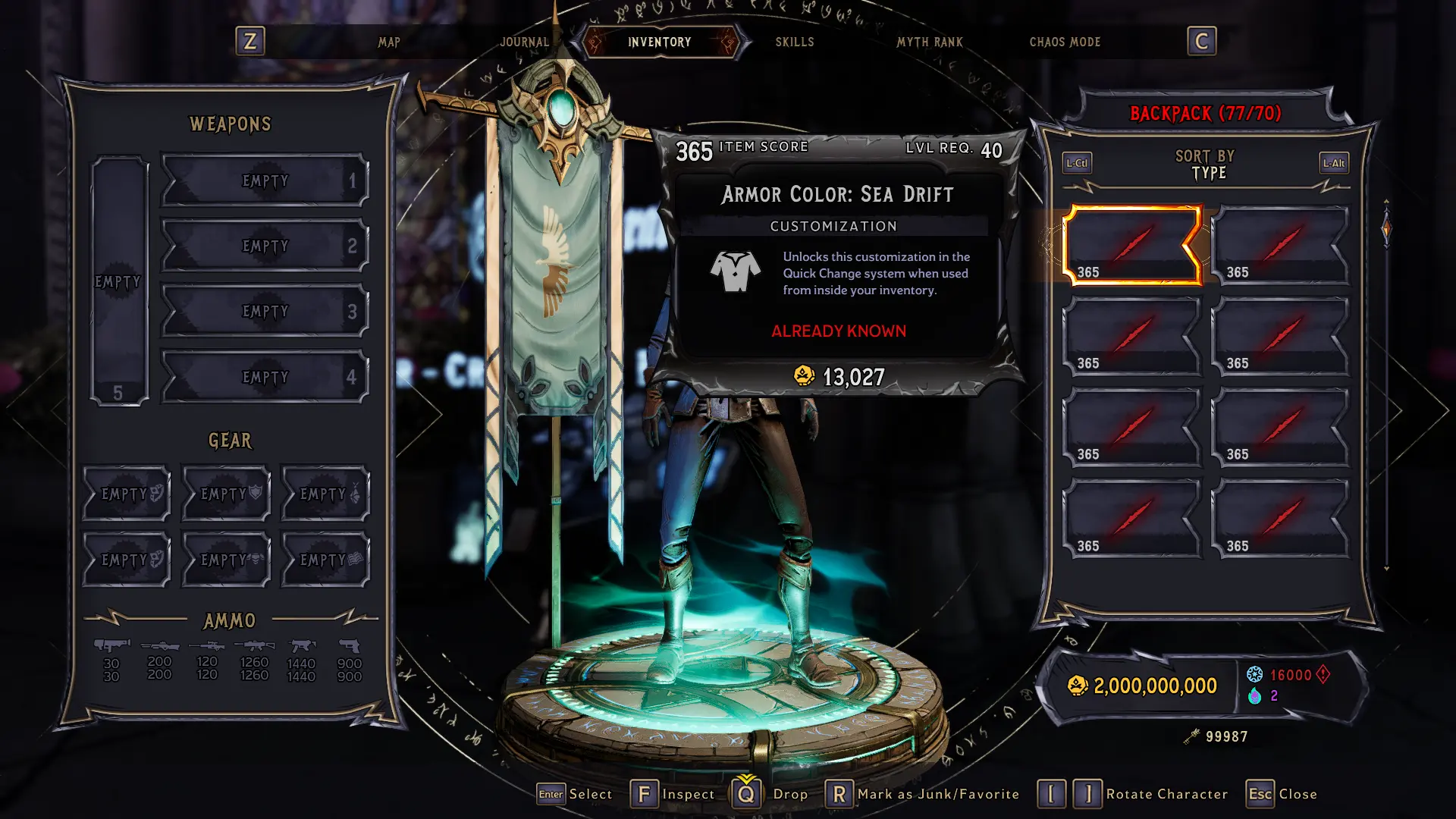Screen dimensions: 1456x819
Task: Select the highlighted backpack item slot
Action: [1131, 245]
